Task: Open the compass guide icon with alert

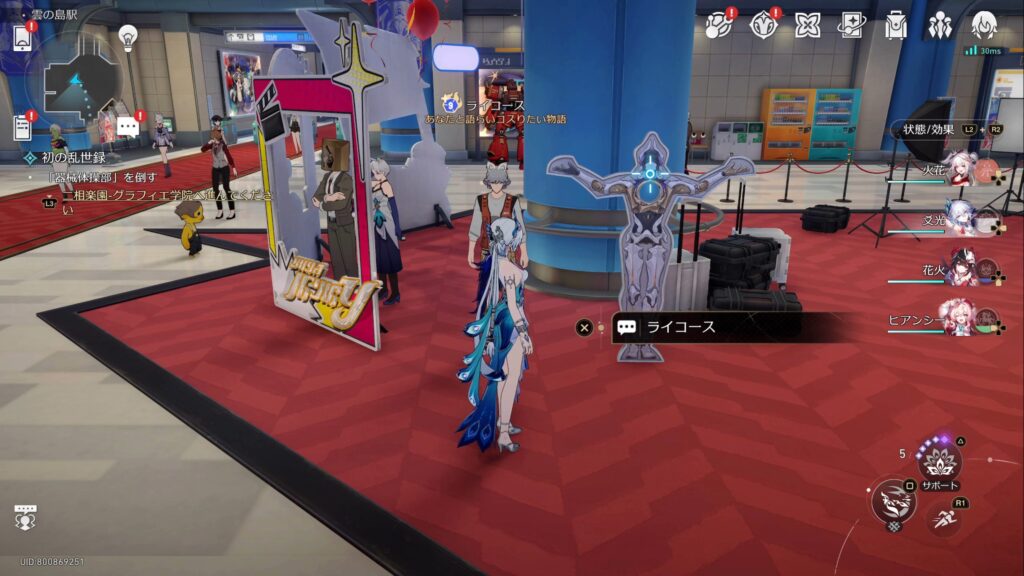Action: [763, 26]
